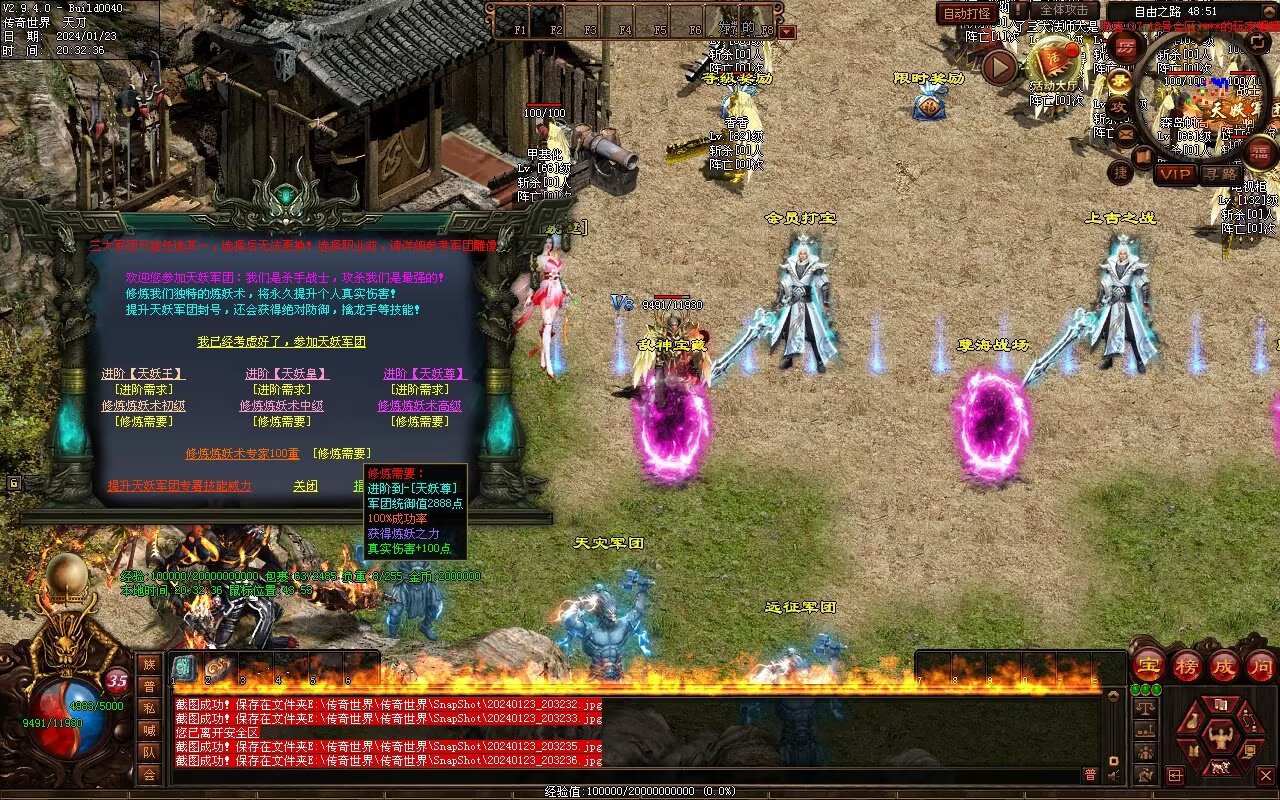This screenshot has width=1280, height=800.
Task: Open the mail envelope icon
Action: tap(1126, 134)
